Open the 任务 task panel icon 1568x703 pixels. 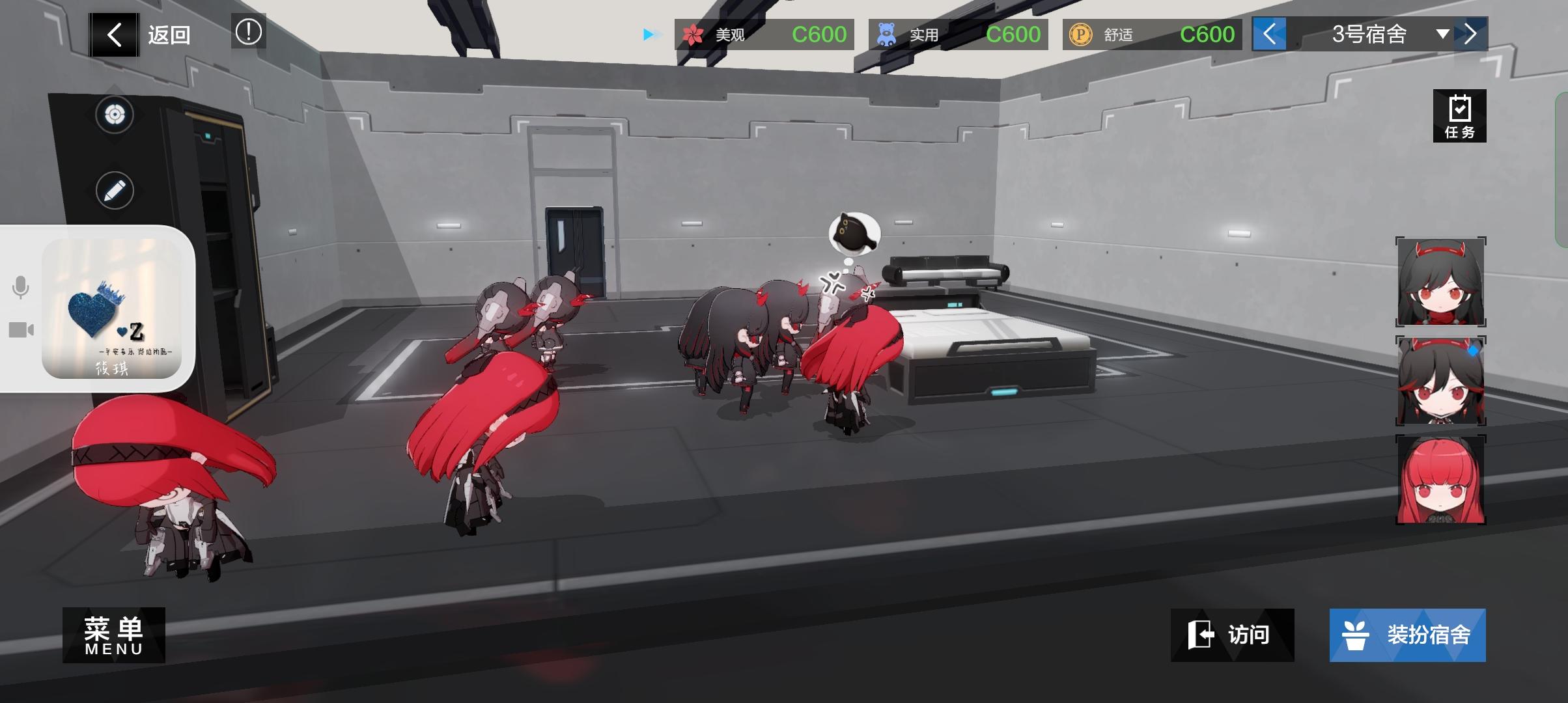pos(1461,115)
